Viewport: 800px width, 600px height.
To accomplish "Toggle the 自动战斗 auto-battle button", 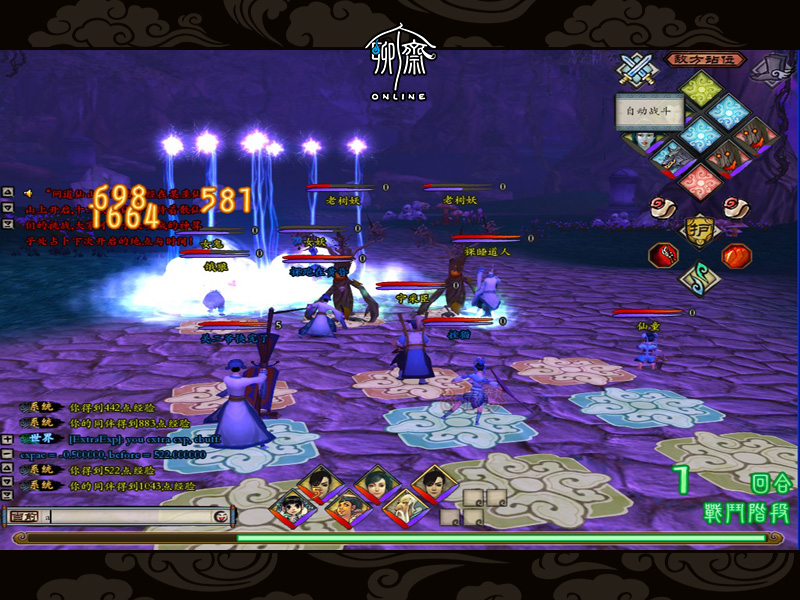I will coord(650,111).
